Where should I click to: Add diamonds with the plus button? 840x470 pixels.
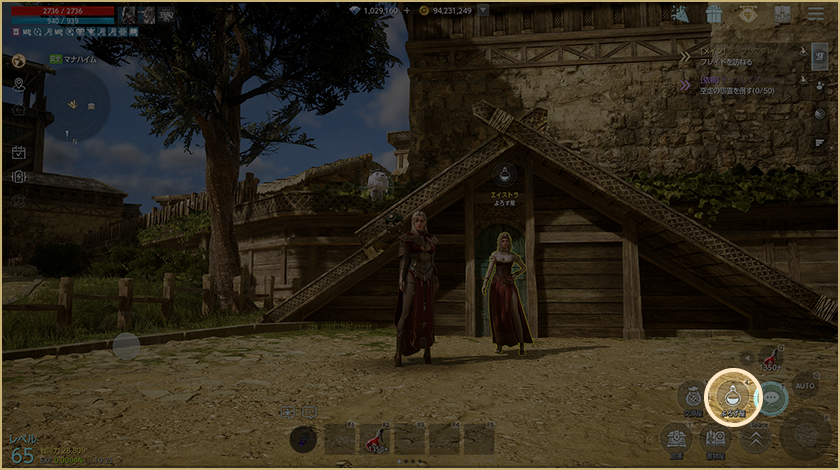tap(407, 11)
